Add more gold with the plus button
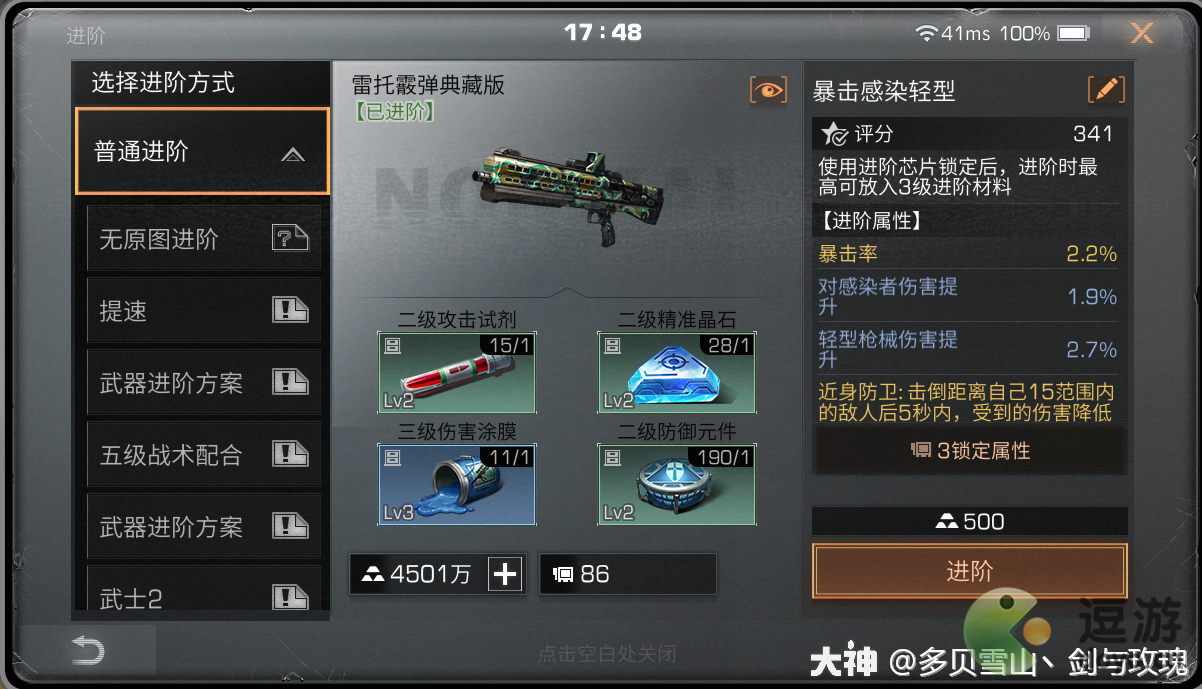 click(506, 574)
